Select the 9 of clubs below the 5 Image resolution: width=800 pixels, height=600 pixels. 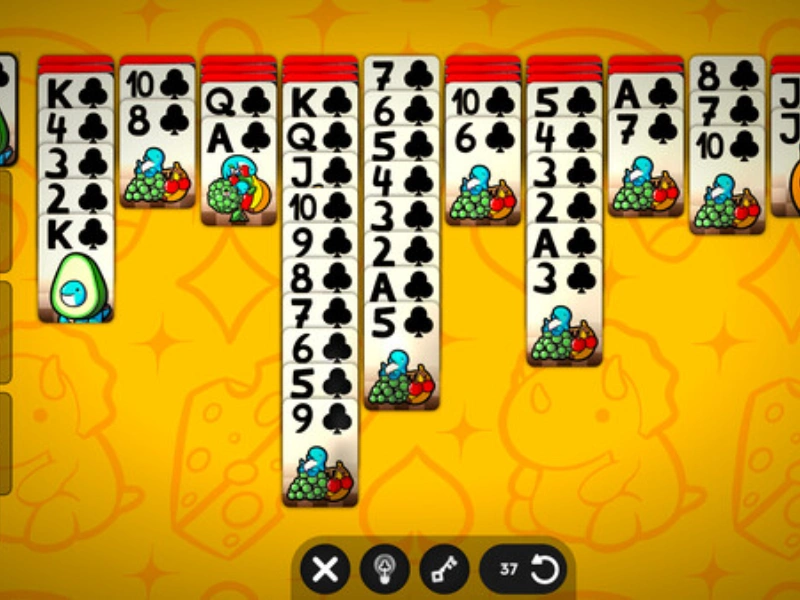(x=319, y=450)
